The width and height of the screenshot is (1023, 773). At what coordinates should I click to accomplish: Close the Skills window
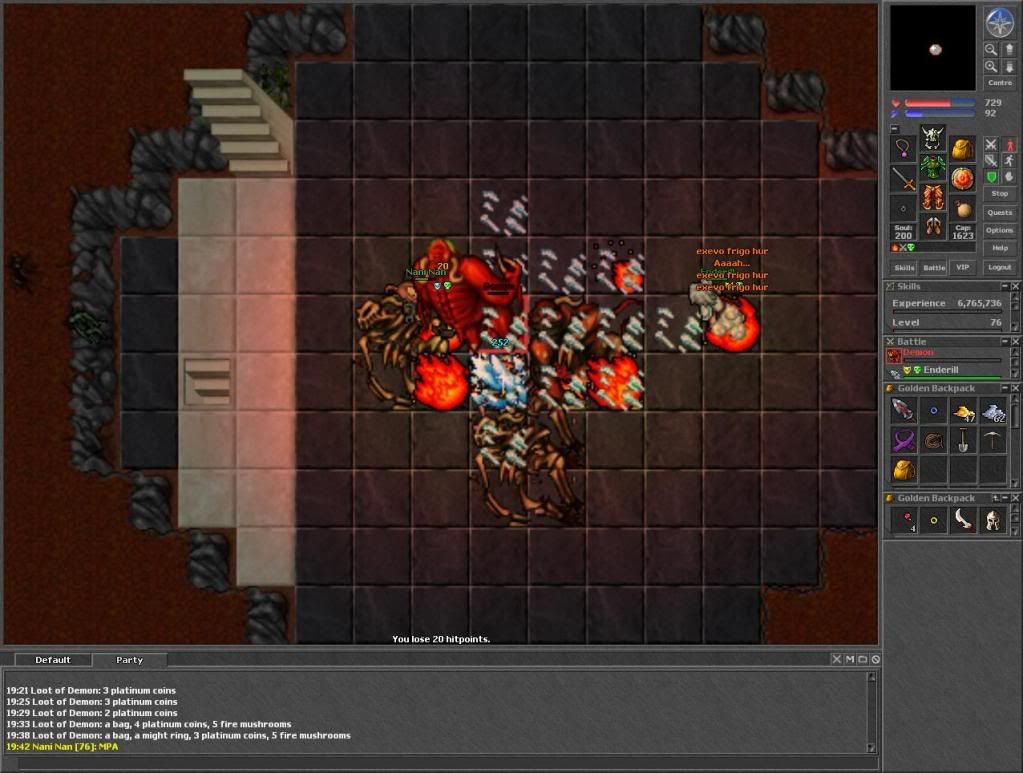tap(1015, 287)
